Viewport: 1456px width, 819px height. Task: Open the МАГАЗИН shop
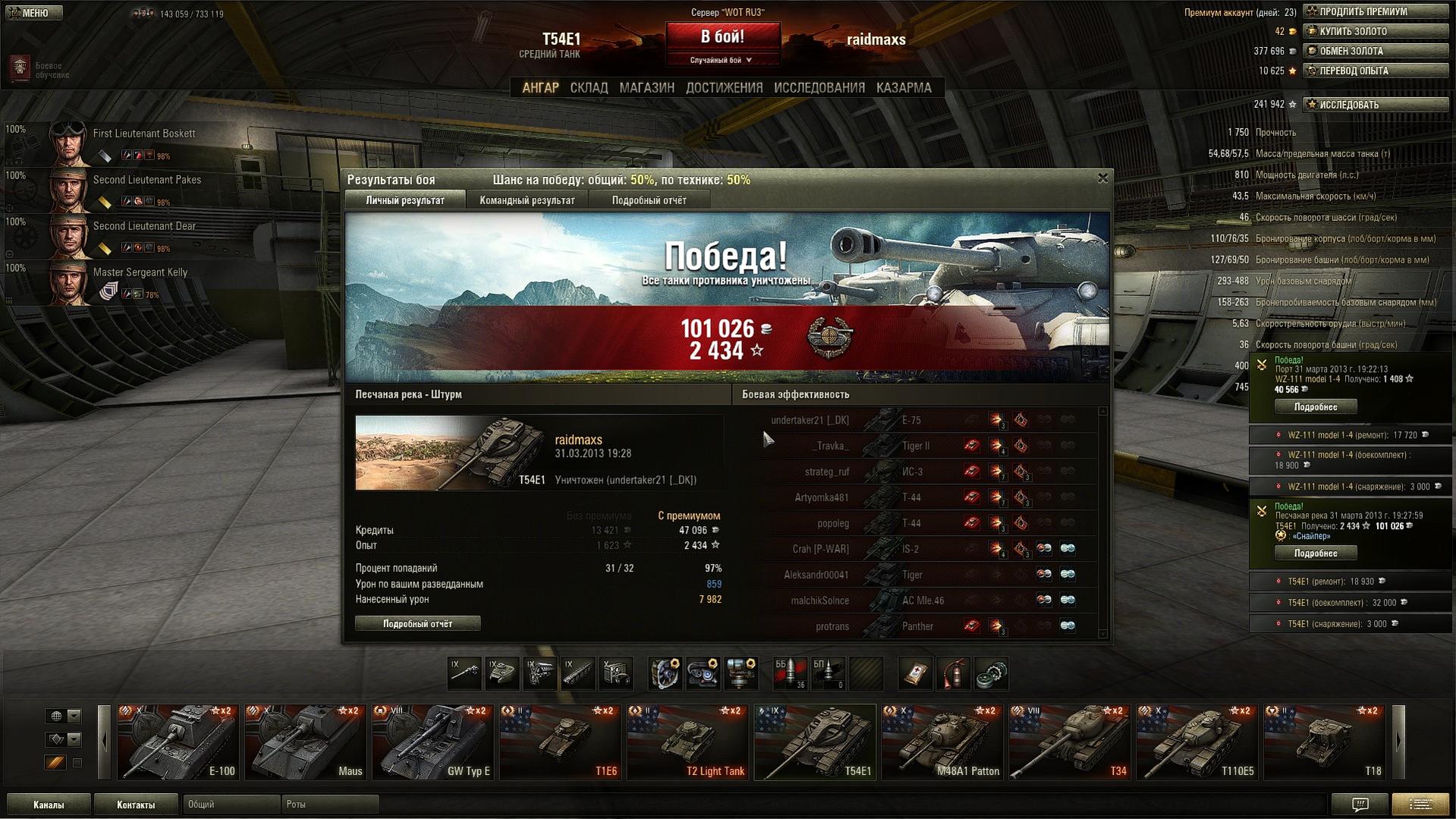[x=646, y=88]
